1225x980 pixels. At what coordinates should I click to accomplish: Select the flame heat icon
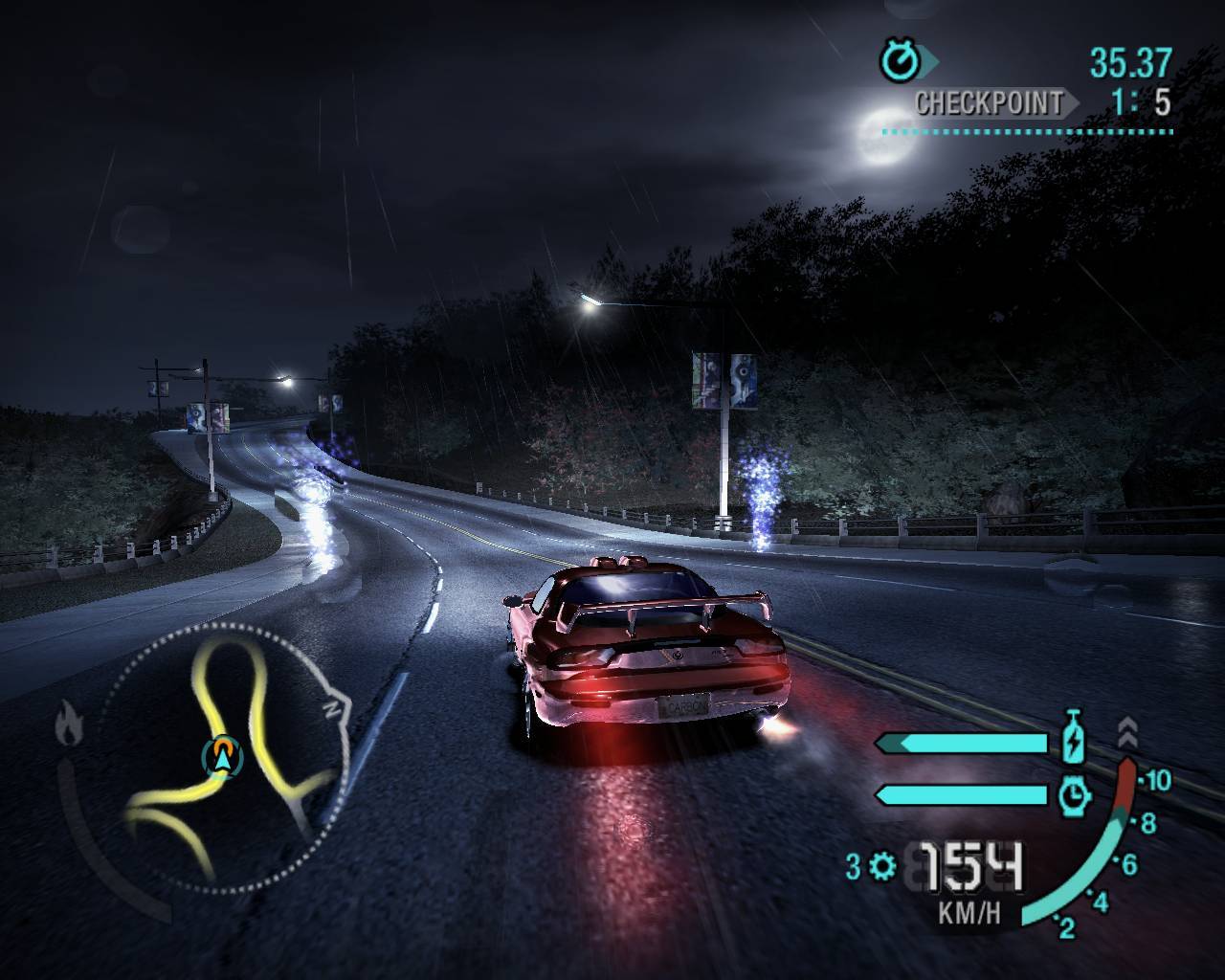67,724
